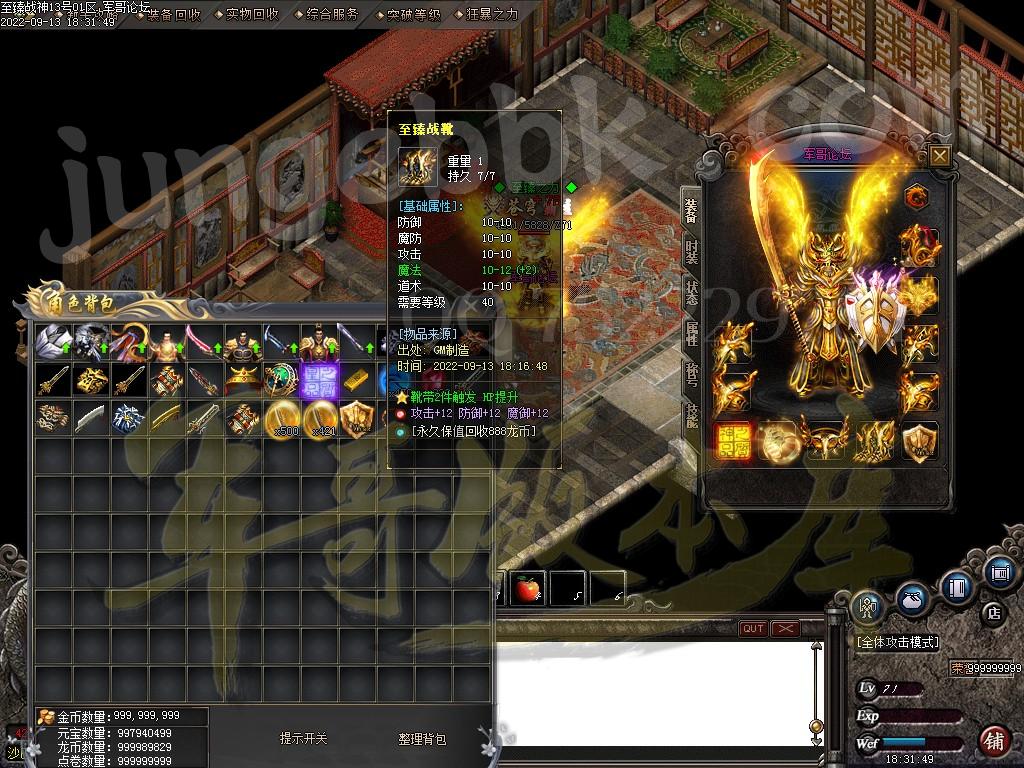
Task: Open the 店 shop round button
Action: pos(993,611)
